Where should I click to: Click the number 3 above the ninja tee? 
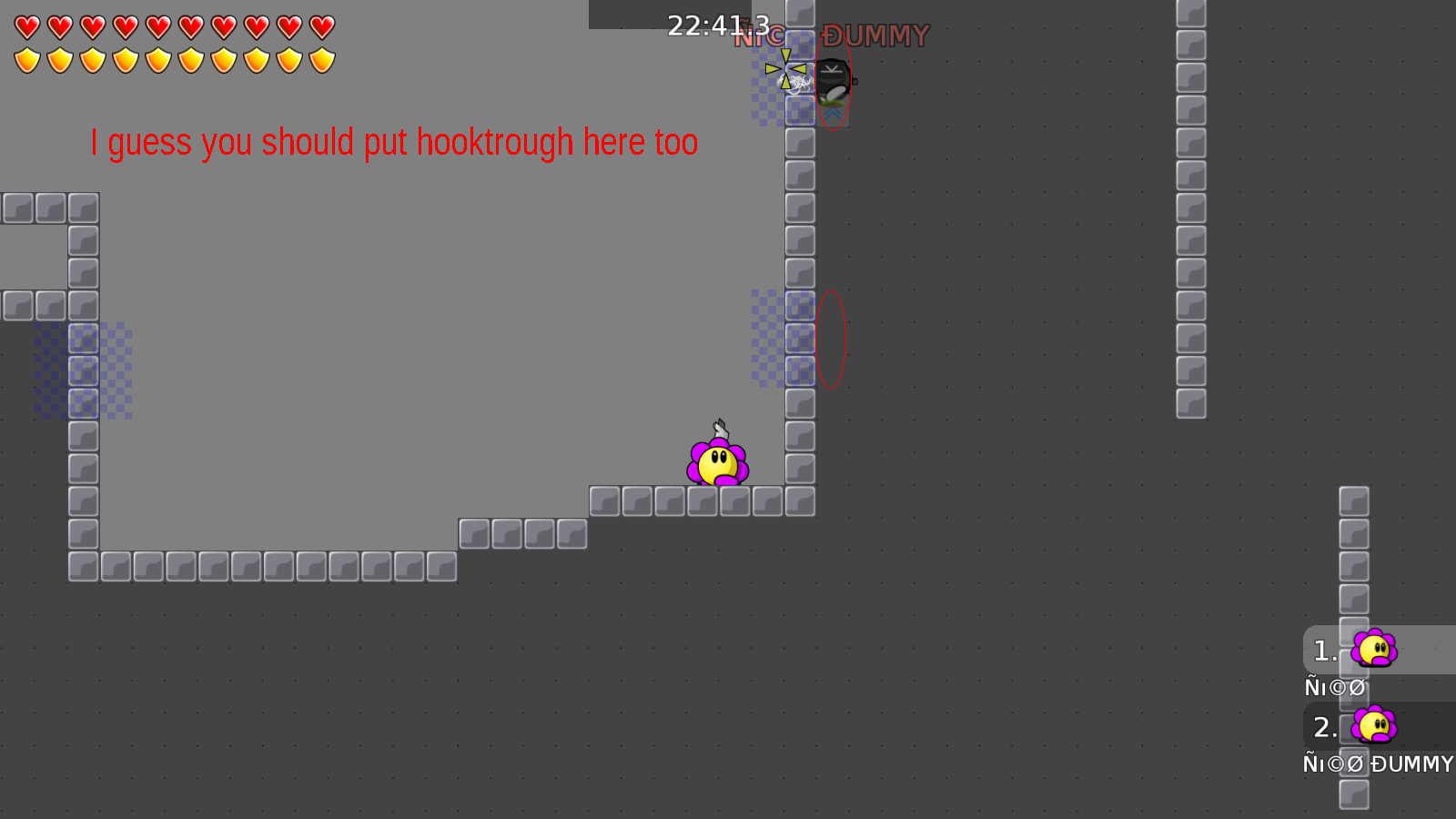pos(763,25)
